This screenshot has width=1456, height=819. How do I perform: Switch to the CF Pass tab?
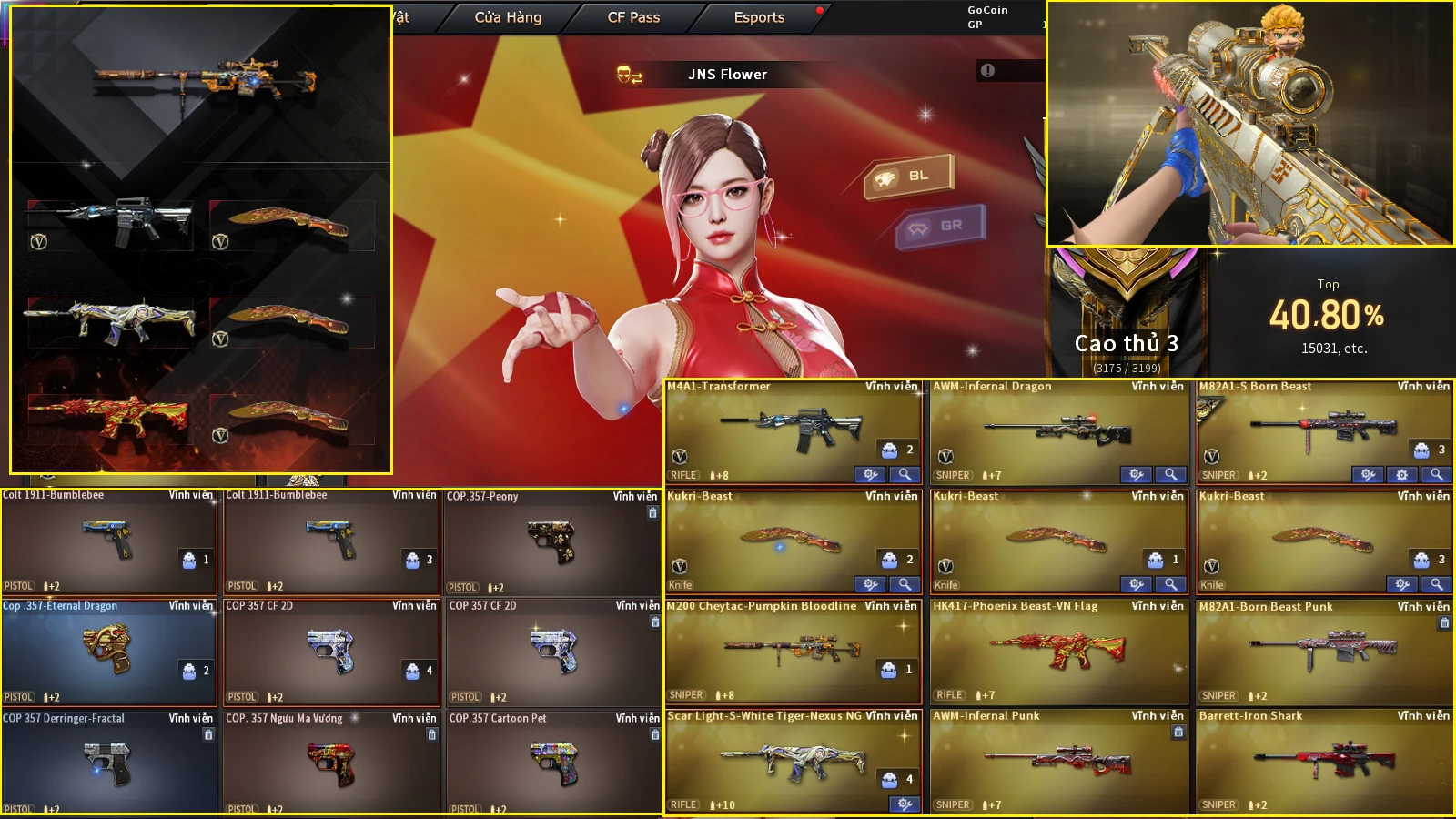click(633, 17)
